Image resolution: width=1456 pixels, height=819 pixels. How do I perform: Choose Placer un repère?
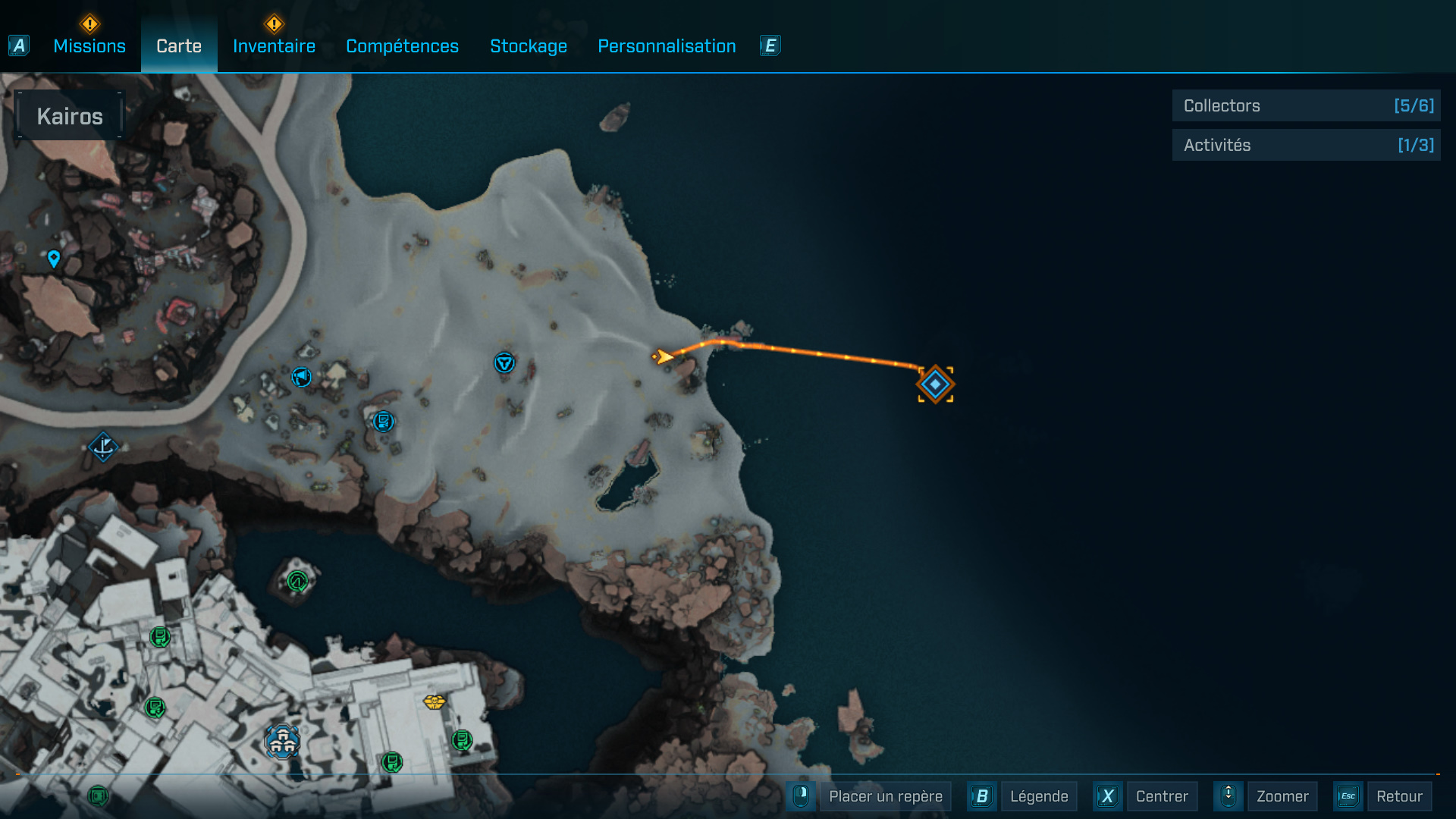pos(885,796)
